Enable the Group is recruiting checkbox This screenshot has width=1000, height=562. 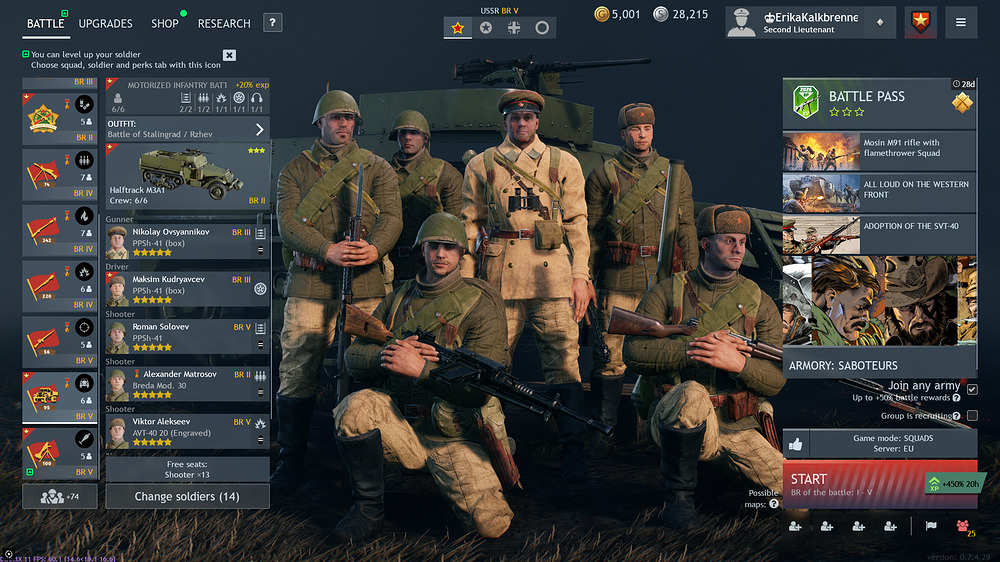(x=972, y=415)
